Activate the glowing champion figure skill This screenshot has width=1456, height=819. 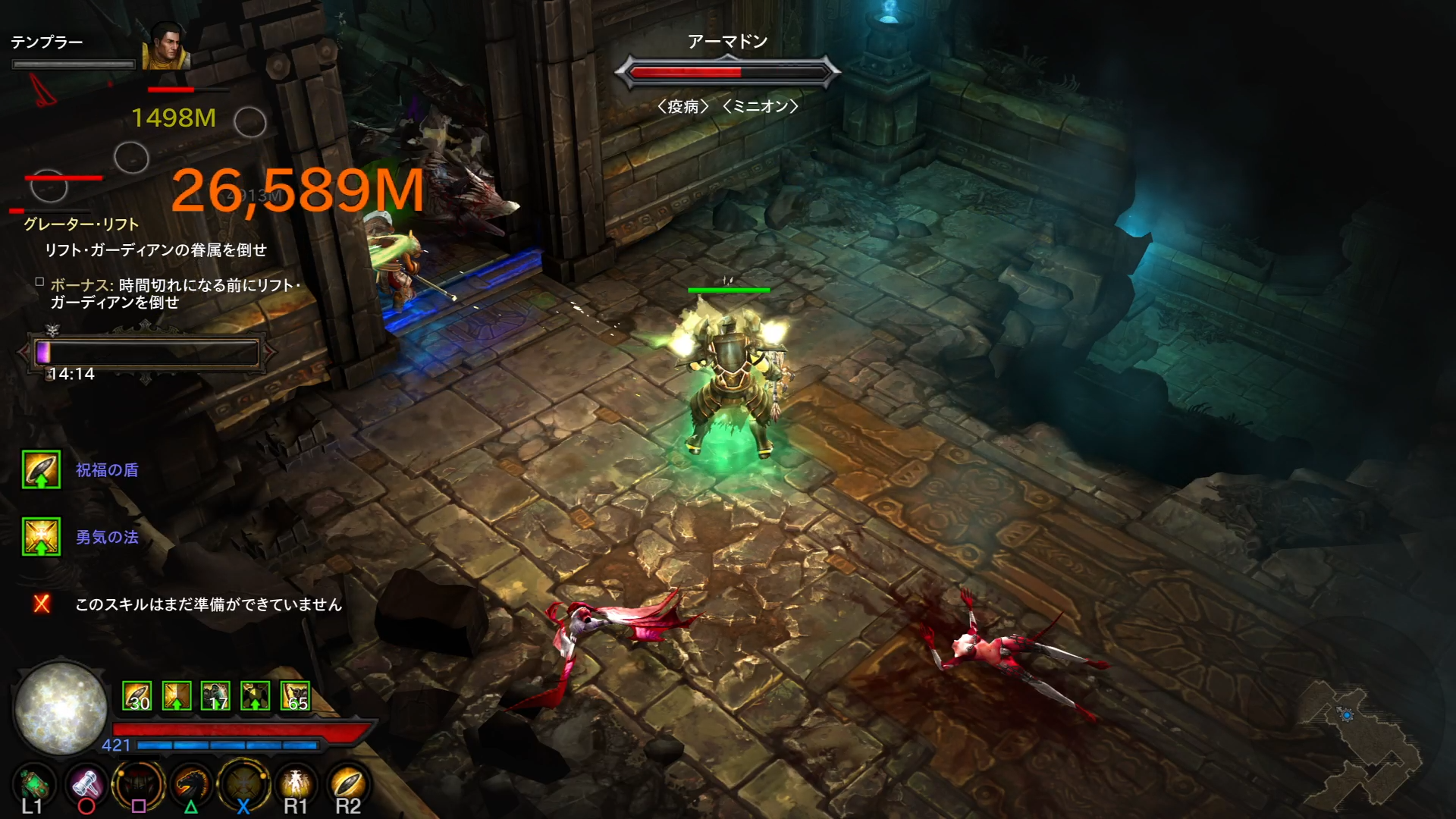click(295, 785)
